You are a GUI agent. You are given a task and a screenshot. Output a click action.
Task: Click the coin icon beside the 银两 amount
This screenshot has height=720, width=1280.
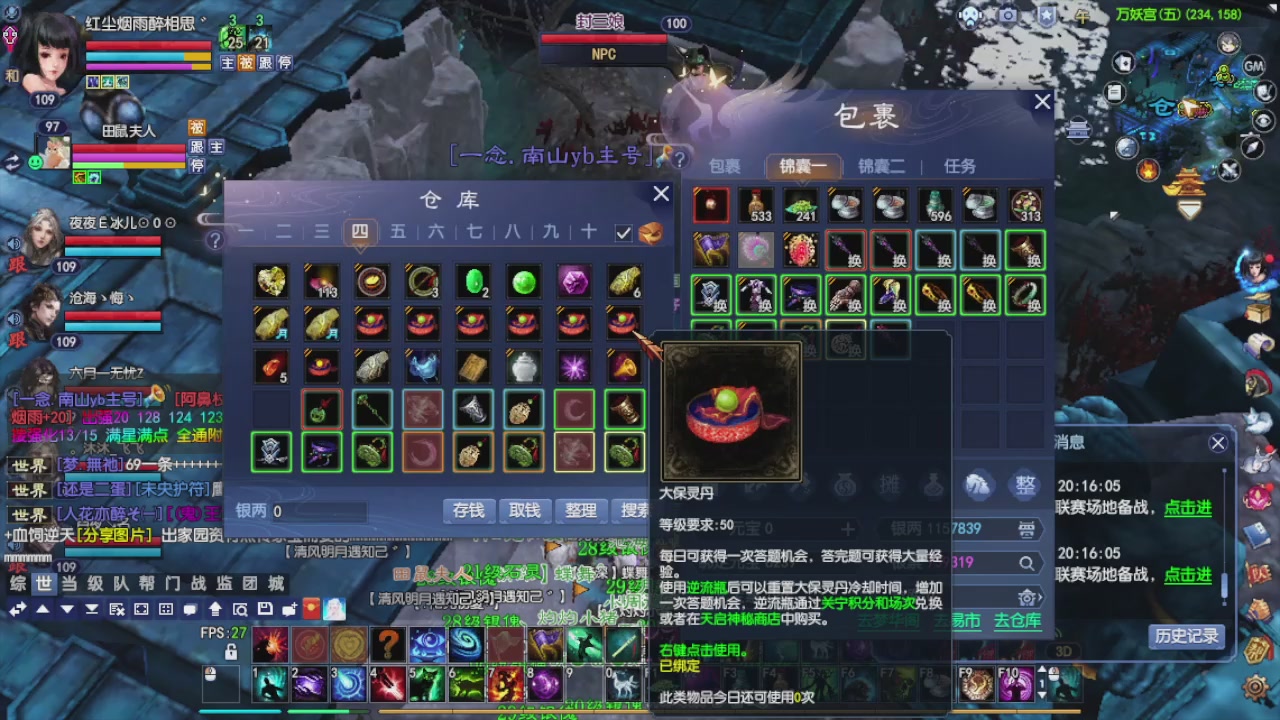tap(1027, 529)
